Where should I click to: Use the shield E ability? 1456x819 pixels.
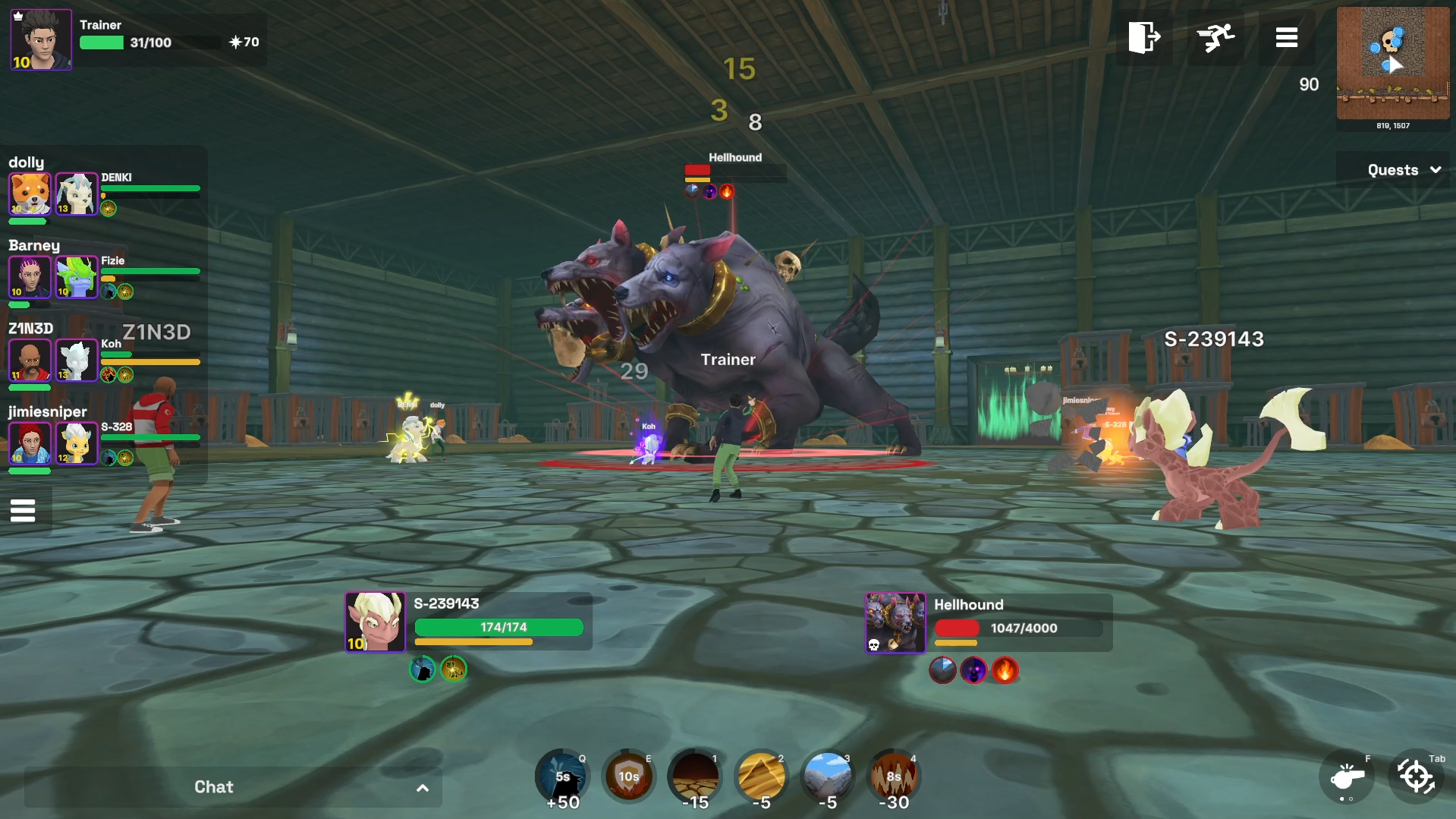click(x=628, y=776)
